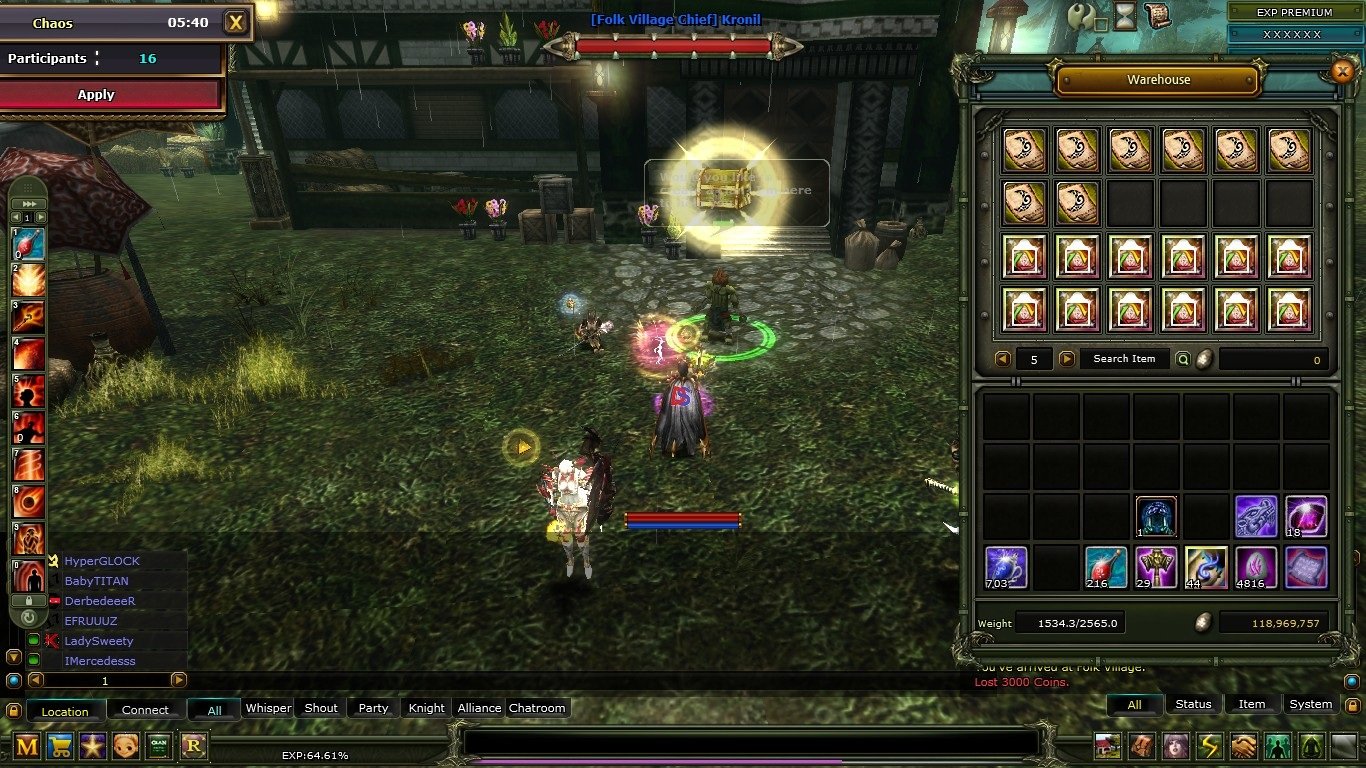Image resolution: width=1366 pixels, height=768 pixels.
Task: Pick the golden hammer item stack of 29
Action: coord(1156,567)
